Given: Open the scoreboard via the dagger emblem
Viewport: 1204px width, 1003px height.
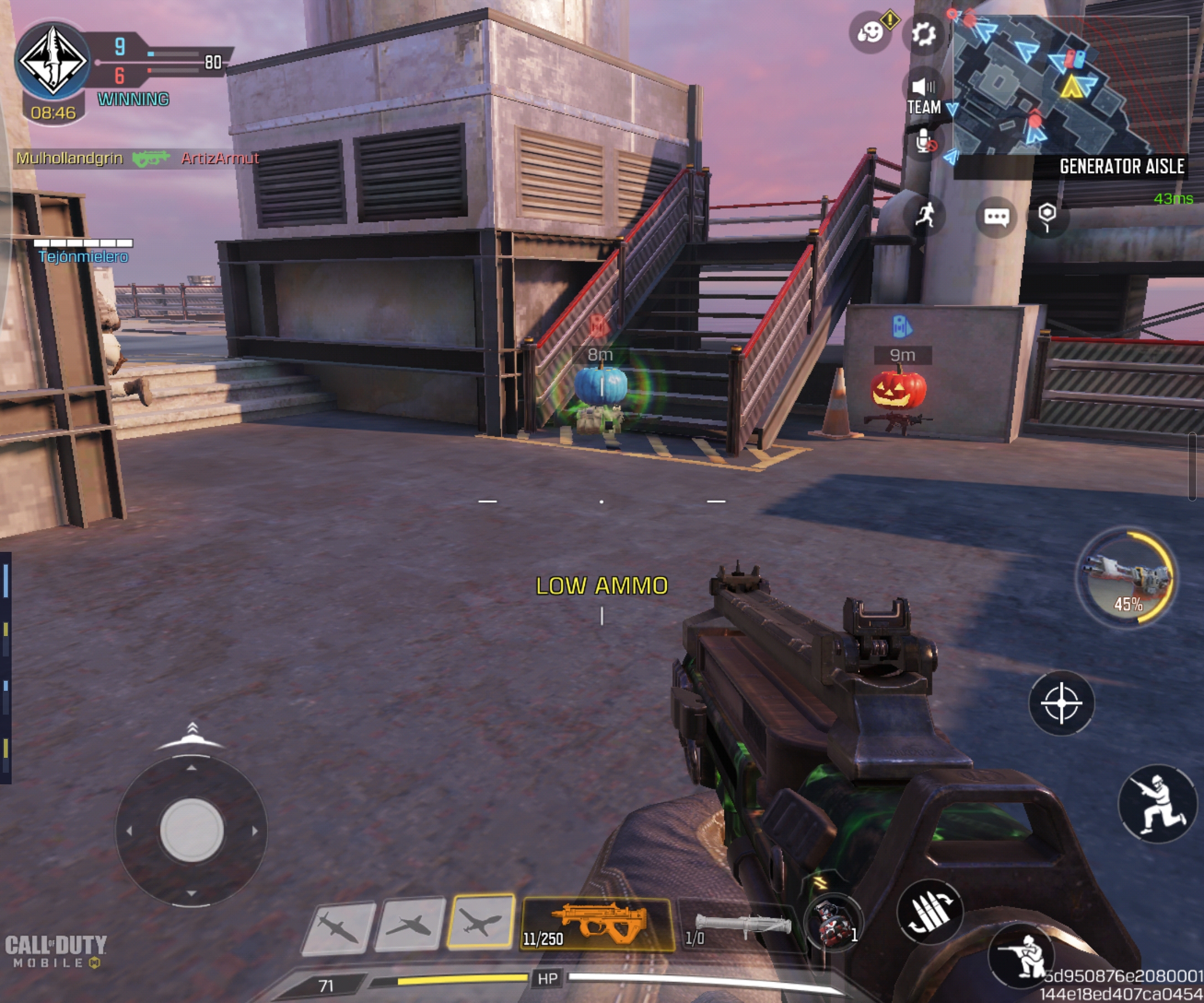Looking at the screenshot, I should point(53,60).
